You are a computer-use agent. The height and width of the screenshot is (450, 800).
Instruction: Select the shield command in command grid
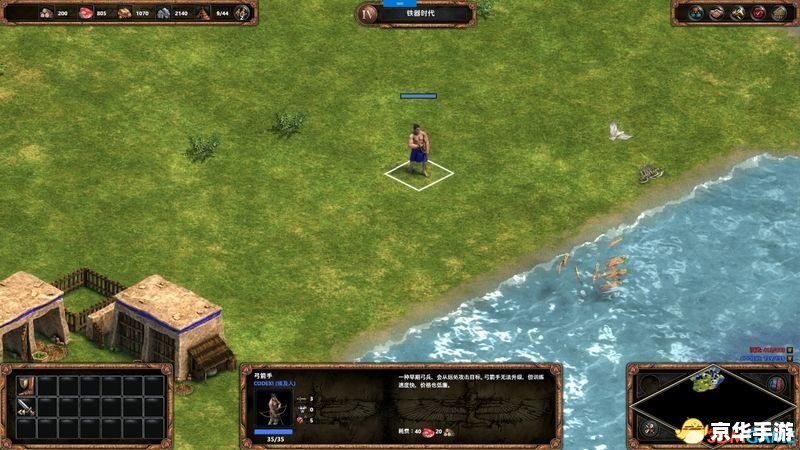[24, 386]
